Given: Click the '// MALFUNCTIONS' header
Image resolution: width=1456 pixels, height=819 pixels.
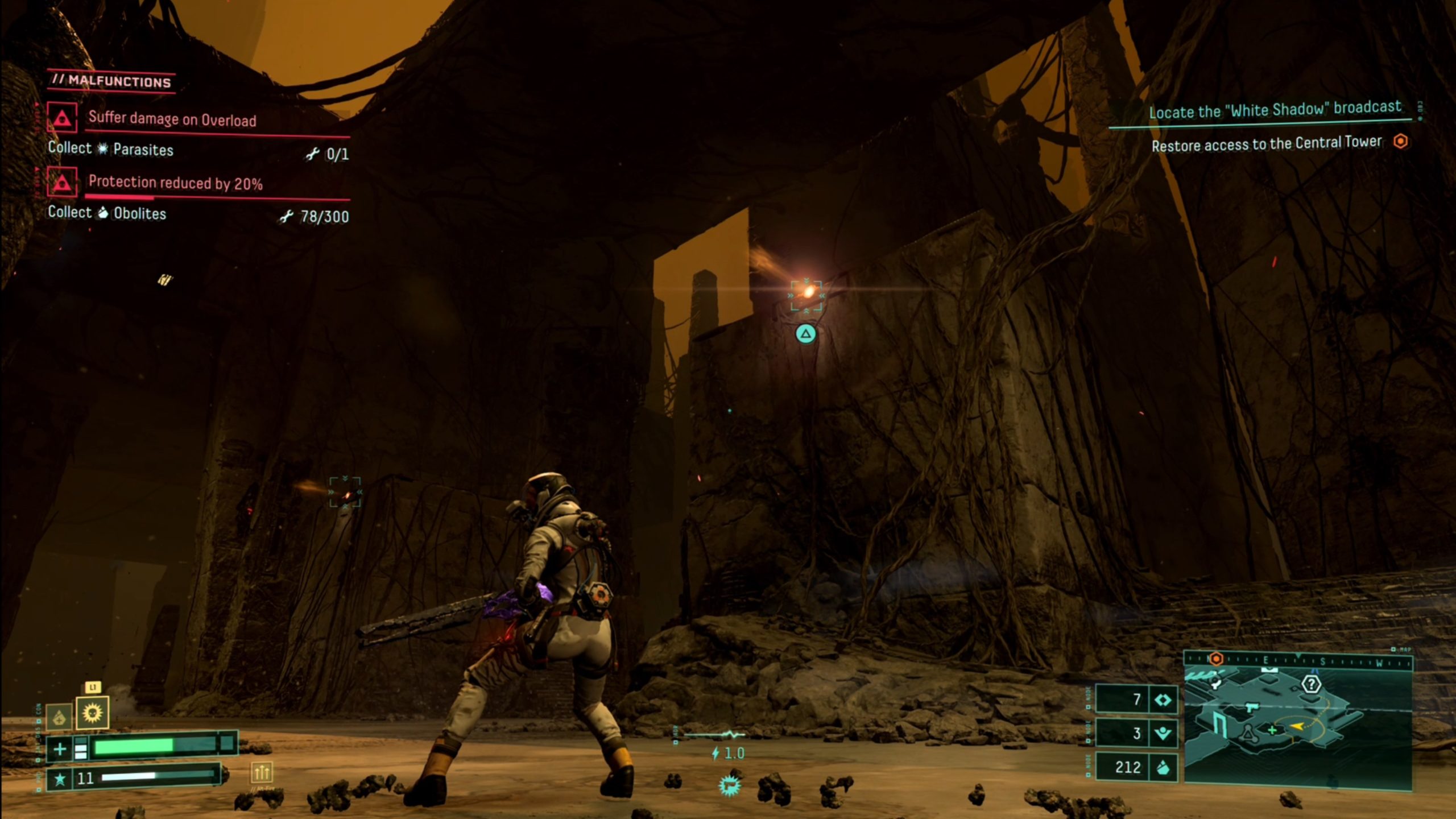Looking at the screenshot, I should (x=113, y=81).
